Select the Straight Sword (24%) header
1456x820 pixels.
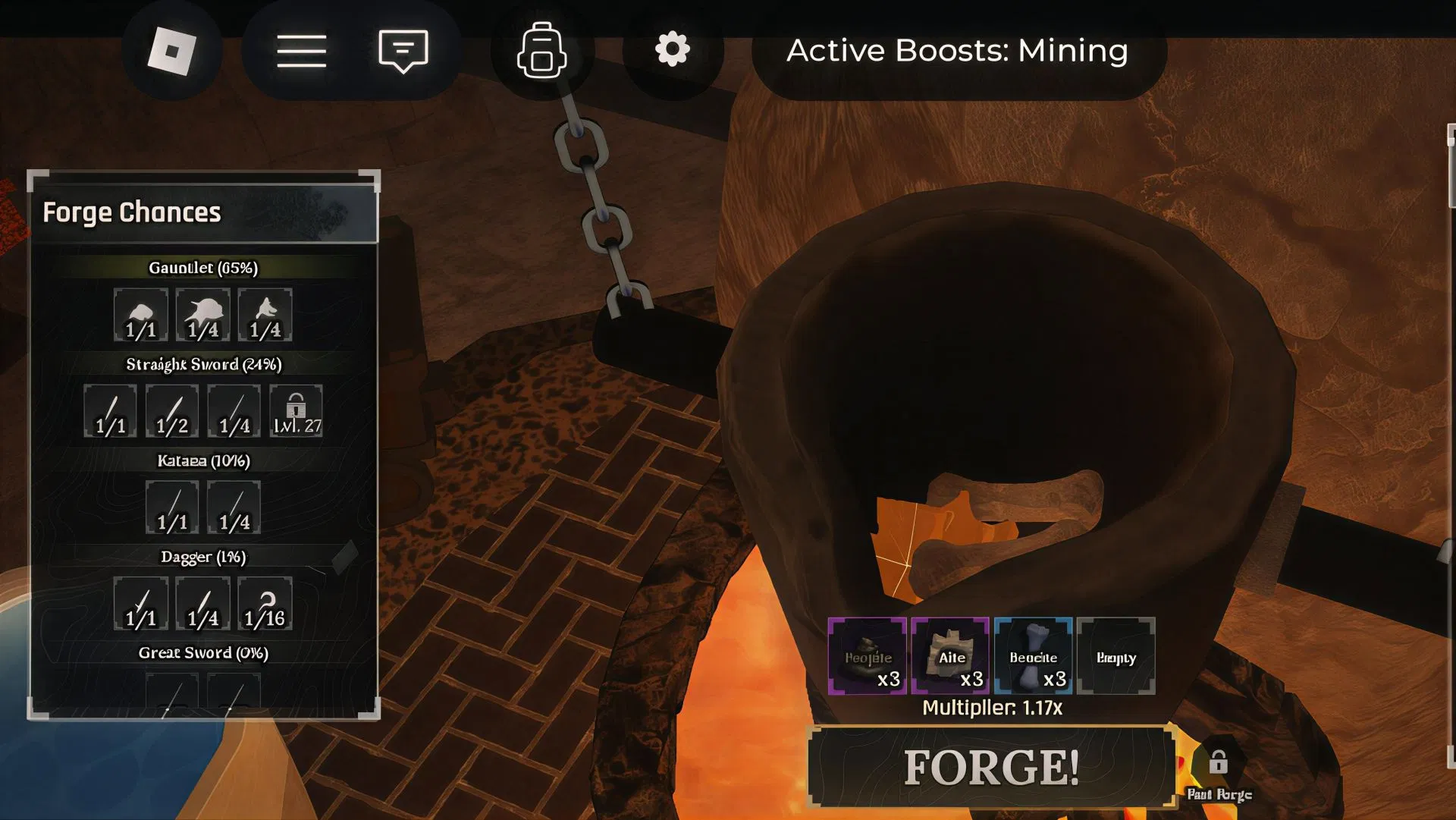click(202, 363)
